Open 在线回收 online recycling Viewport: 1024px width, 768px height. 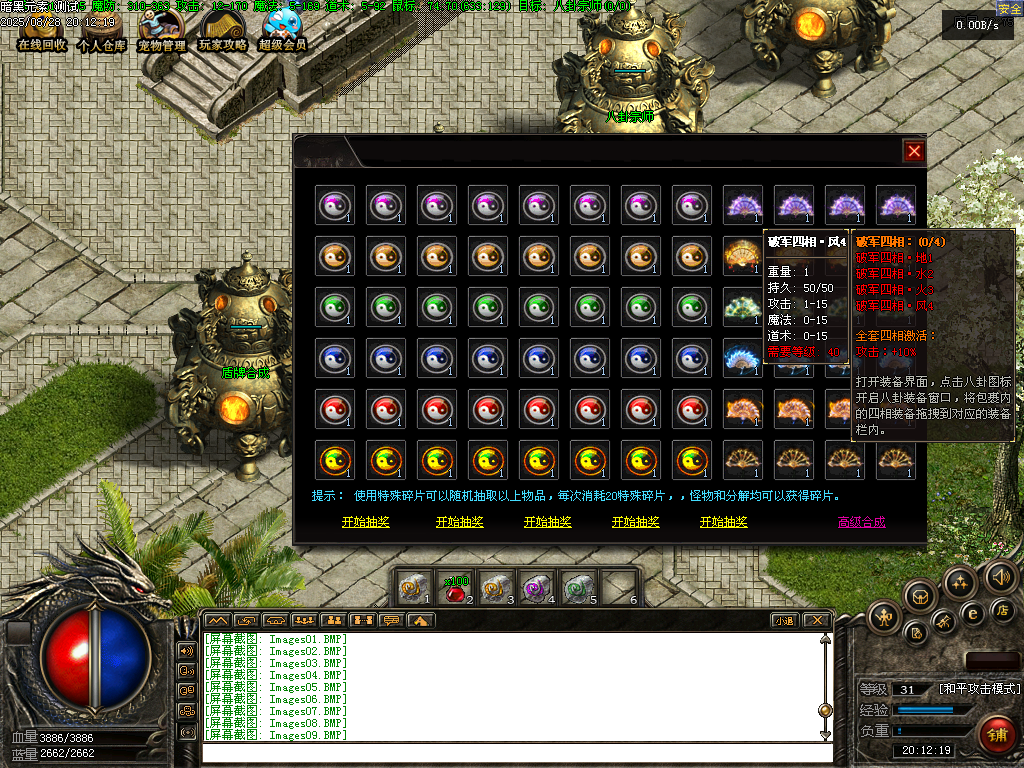point(42,30)
